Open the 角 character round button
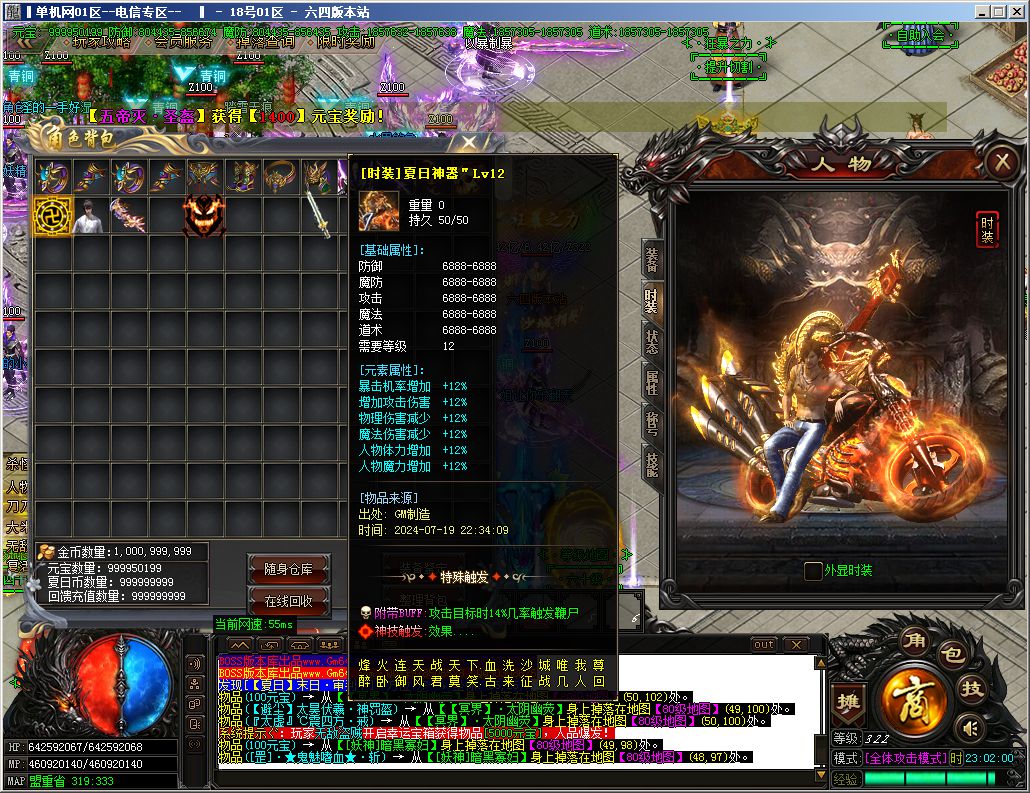The image size is (1030, 793). [915, 641]
